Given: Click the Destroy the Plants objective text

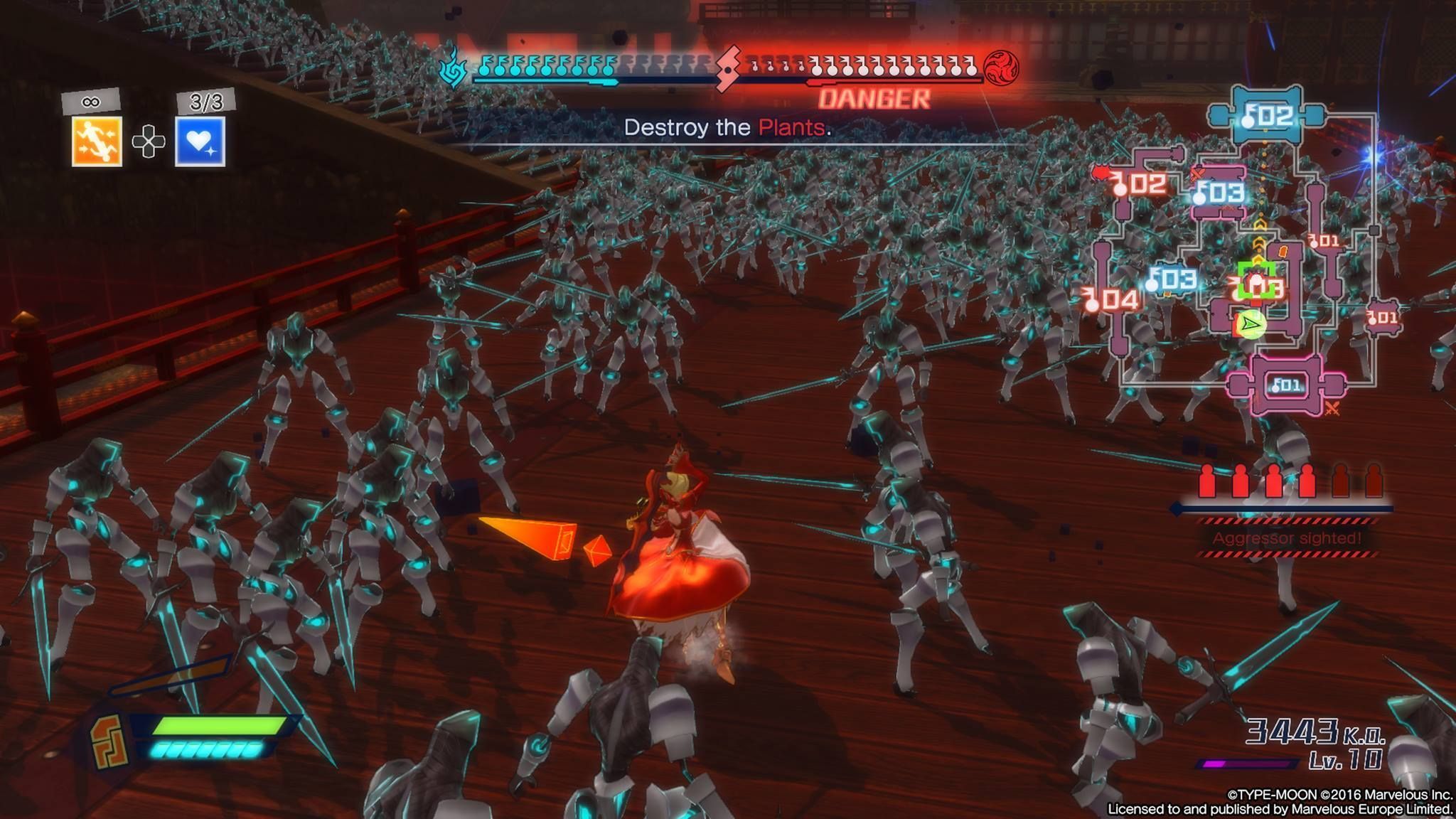Looking at the screenshot, I should tap(727, 128).
